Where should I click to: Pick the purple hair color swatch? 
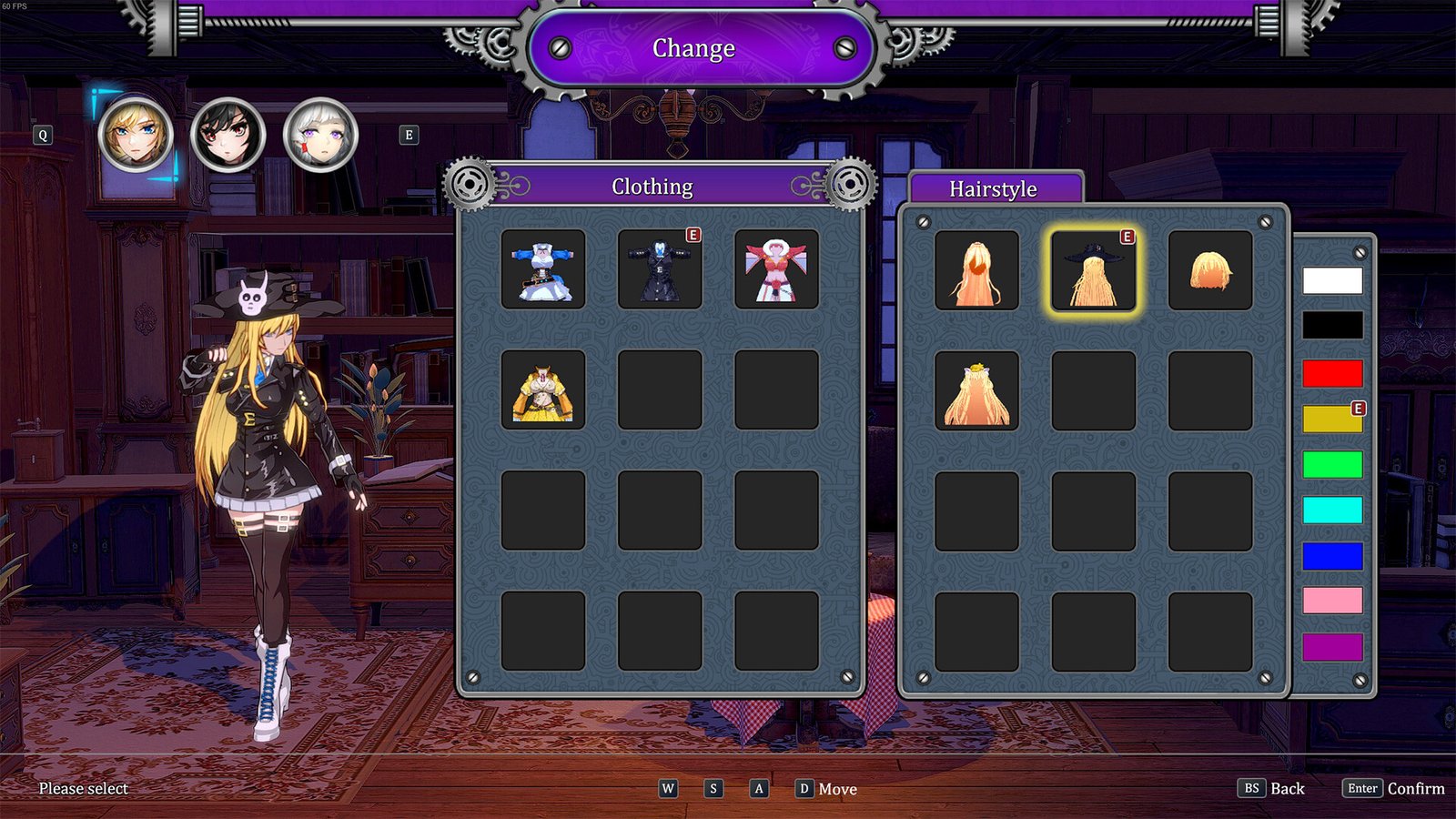1332,642
